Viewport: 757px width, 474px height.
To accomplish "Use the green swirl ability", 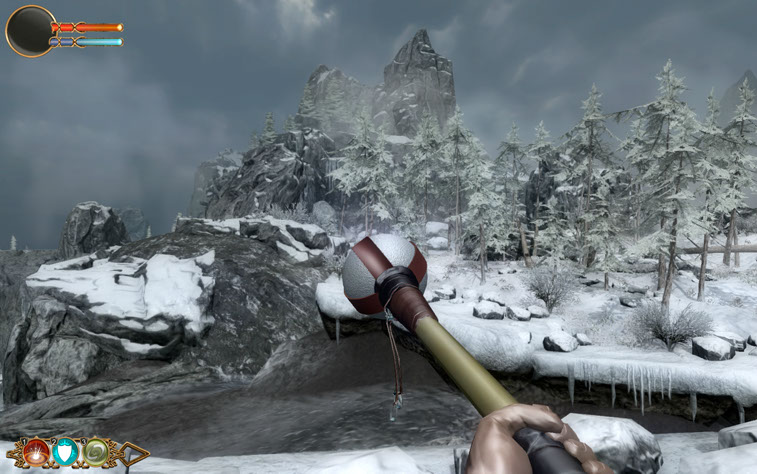I will 96,452.
